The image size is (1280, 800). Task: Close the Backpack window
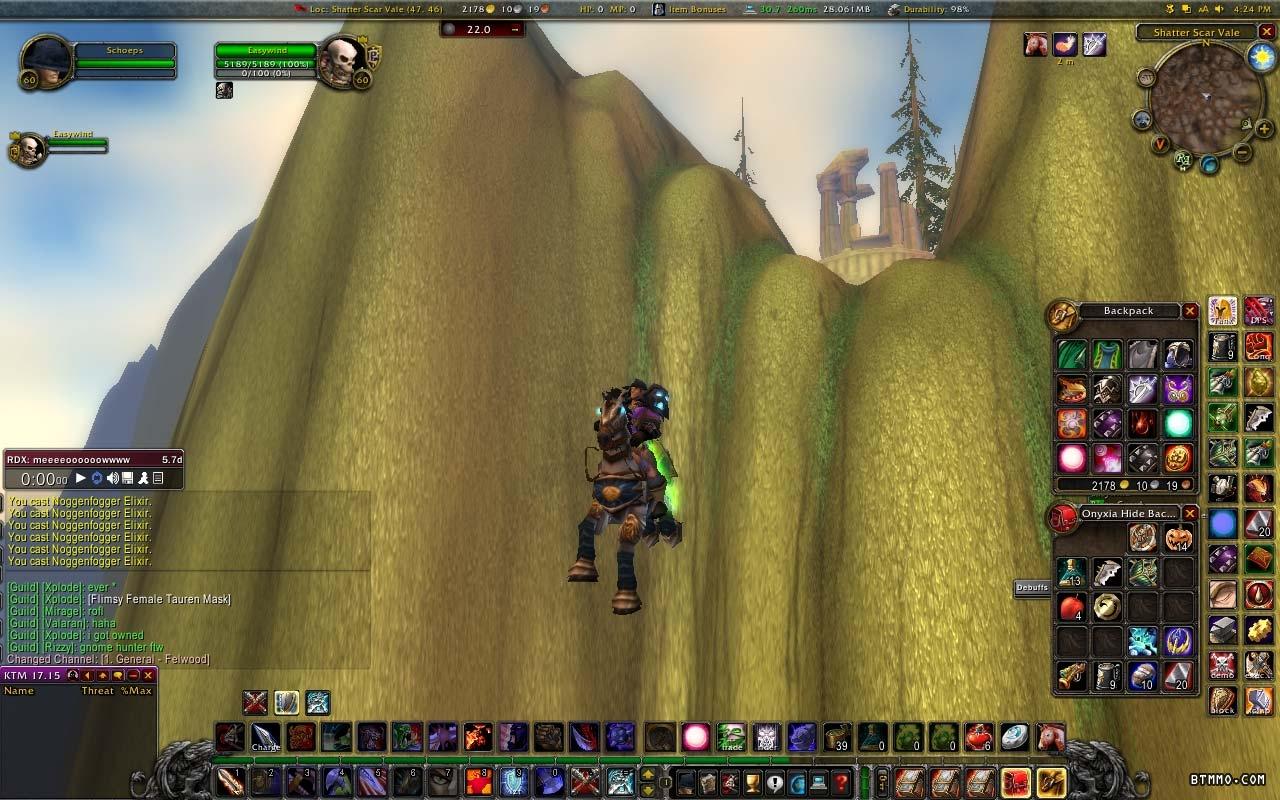1190,312
